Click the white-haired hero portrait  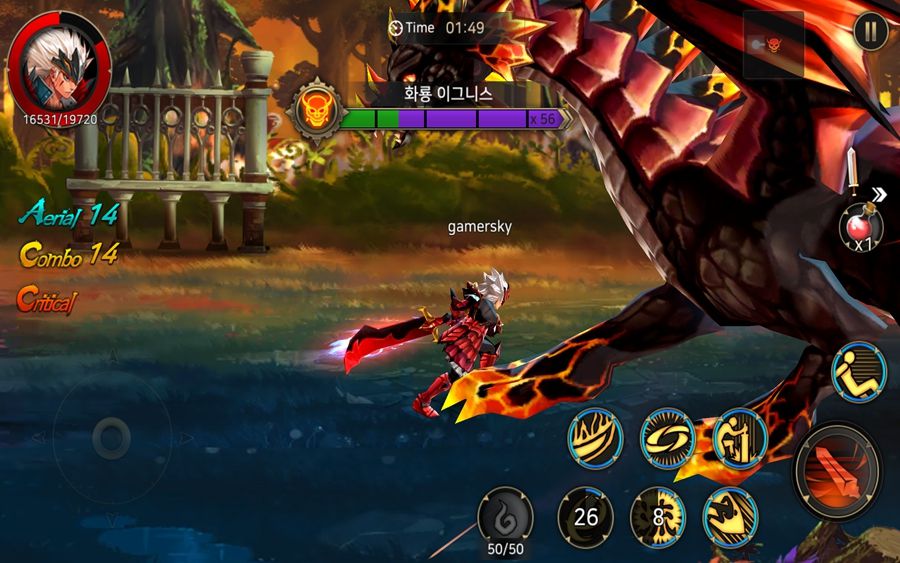pos(55,62)
